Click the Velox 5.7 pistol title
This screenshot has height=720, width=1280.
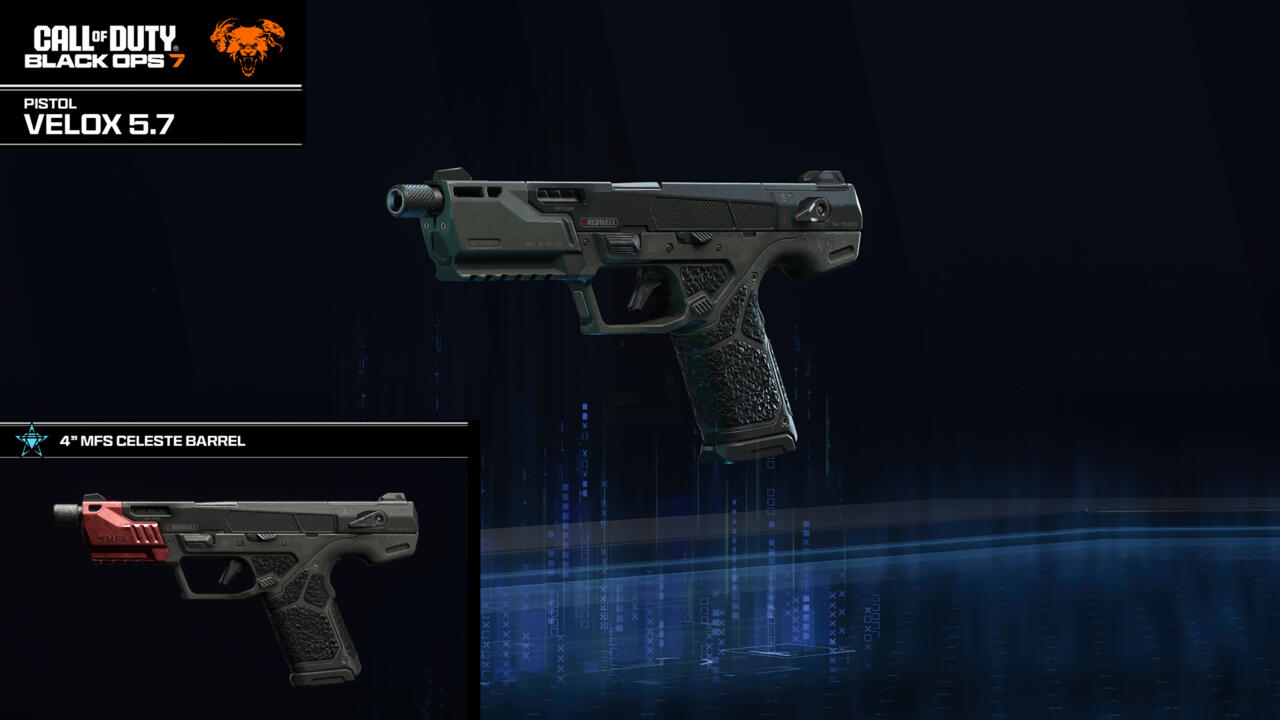(x=87, y=124)
